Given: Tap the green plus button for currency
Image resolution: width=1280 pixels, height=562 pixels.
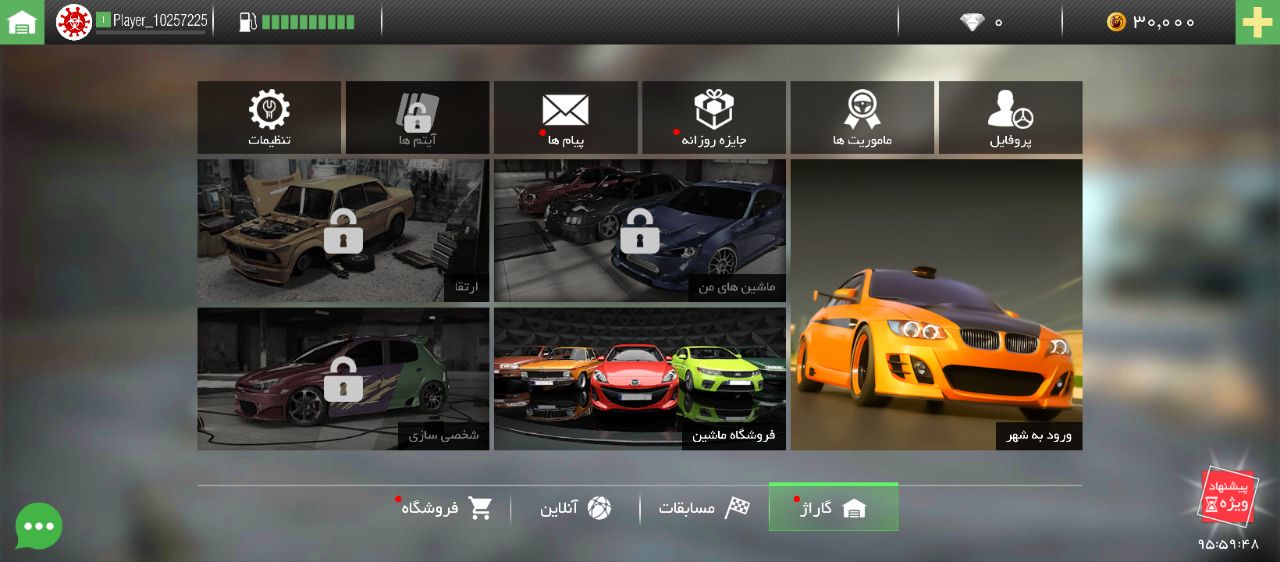Looking at the screenshot, I should click(1257, 22).
